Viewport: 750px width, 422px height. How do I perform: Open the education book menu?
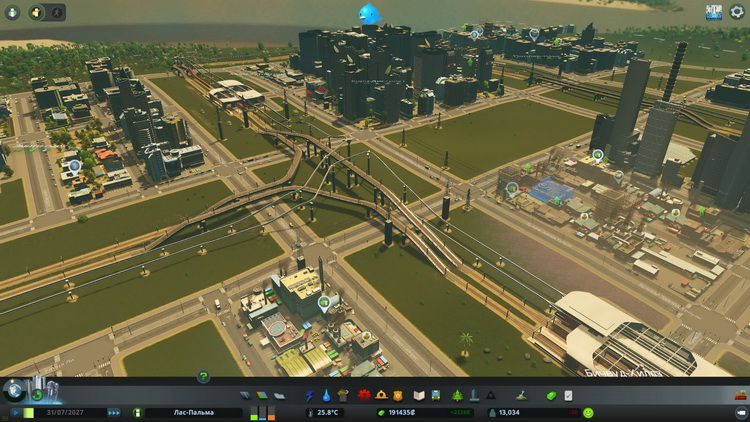point(417,396)
